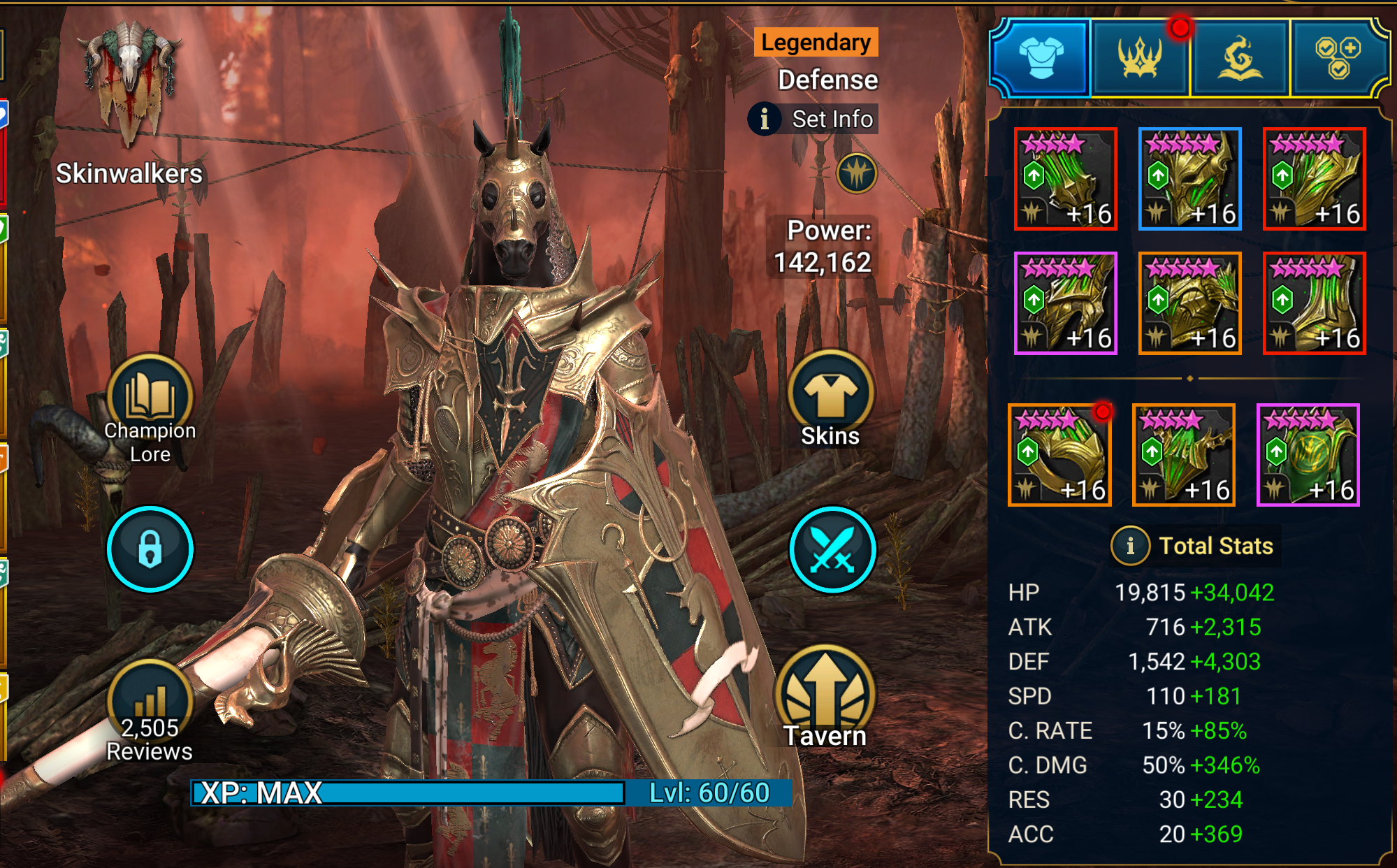Select the red-bordered boots artifact slot
This screenshot has width=1397, height=868.
point(1314,303)
